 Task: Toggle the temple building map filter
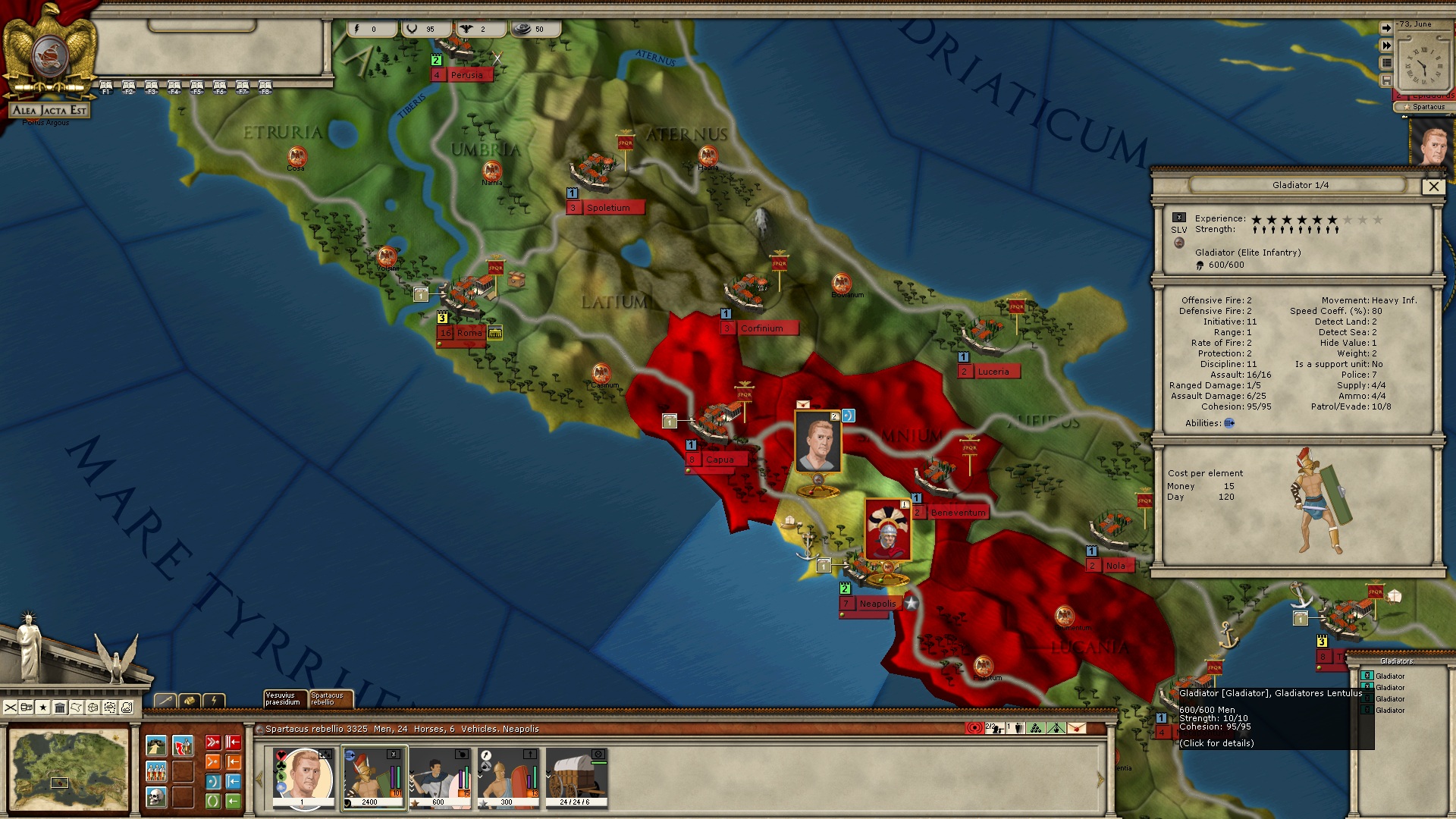[x=60, y=708]
